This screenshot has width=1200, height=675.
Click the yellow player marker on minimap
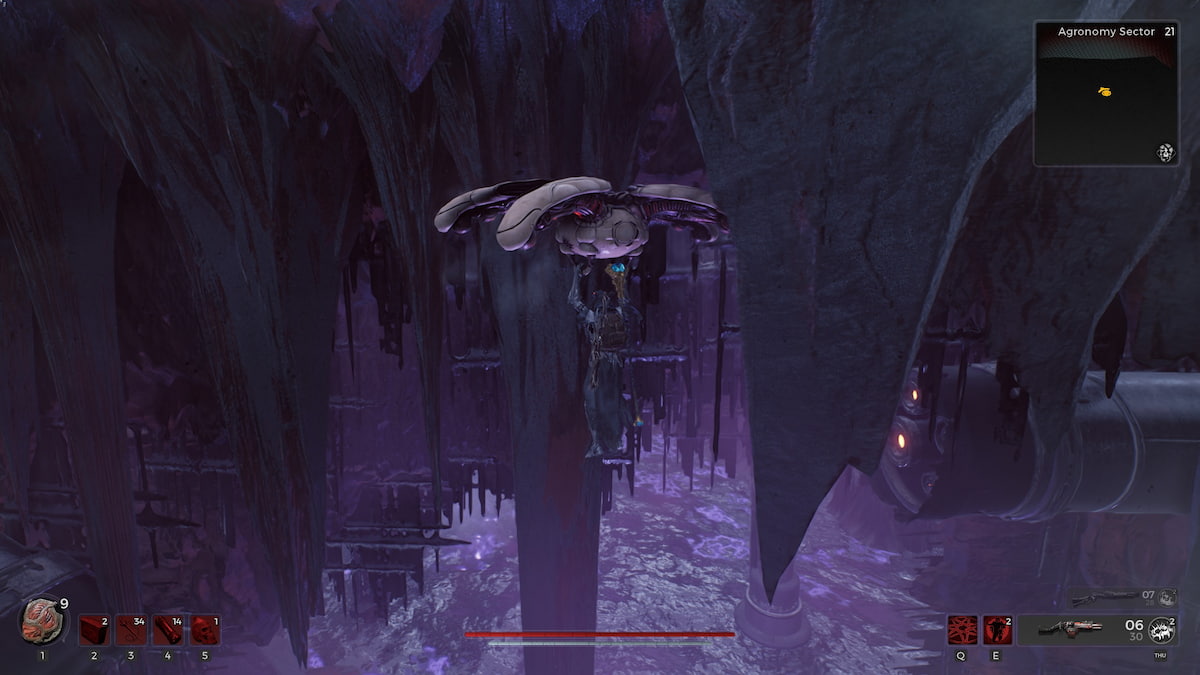tap(1104, 92)
